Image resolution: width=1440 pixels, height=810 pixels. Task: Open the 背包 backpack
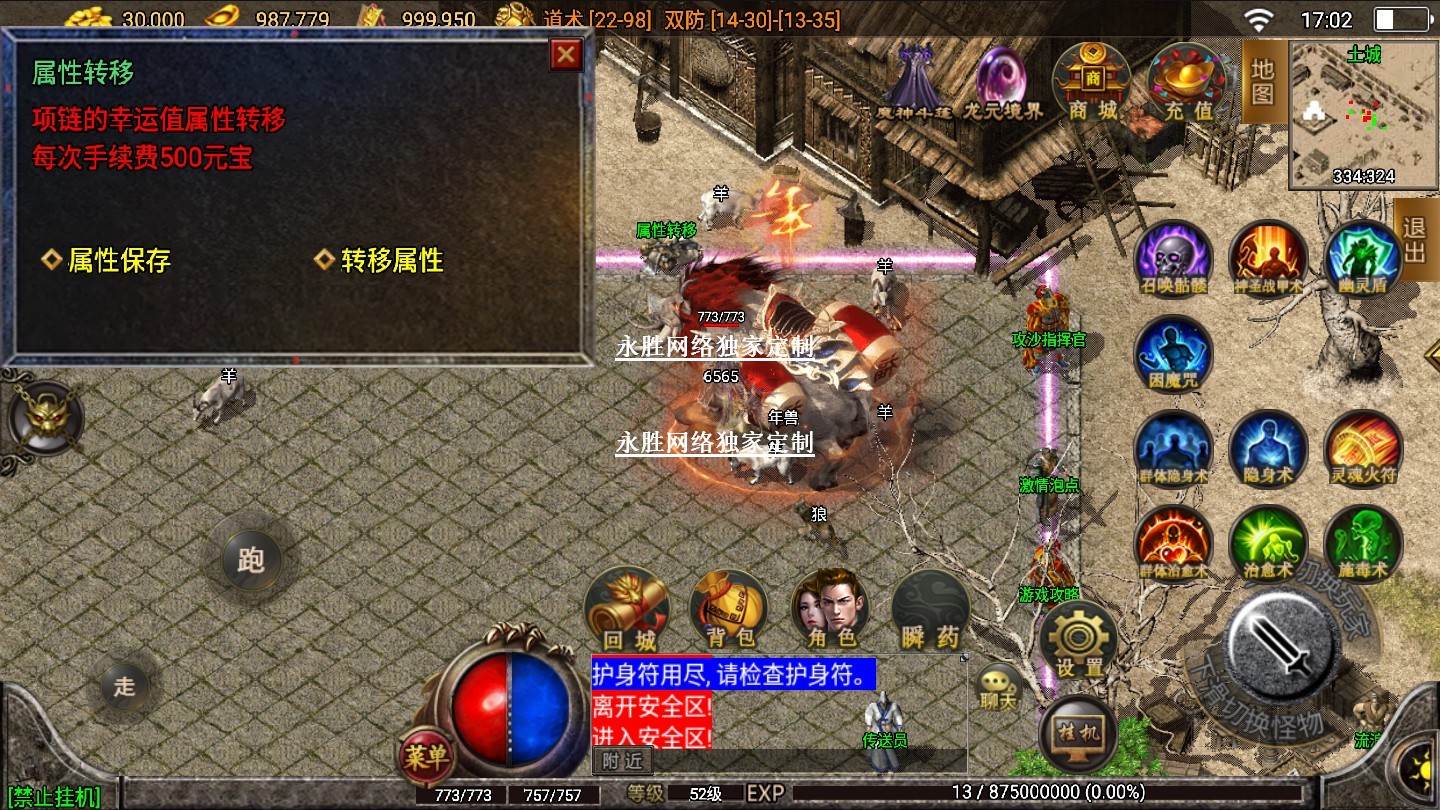click(x=730, y=610)
